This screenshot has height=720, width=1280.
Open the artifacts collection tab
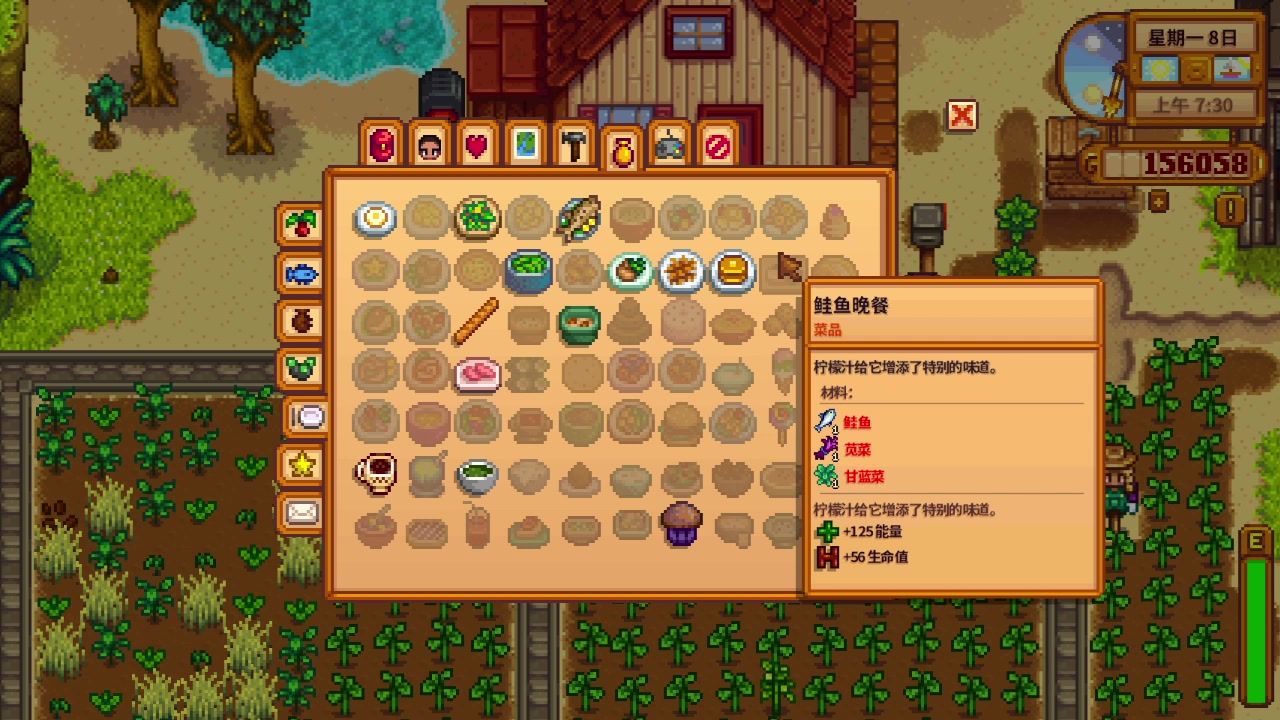pyautogui.click(x=301, y=321)
